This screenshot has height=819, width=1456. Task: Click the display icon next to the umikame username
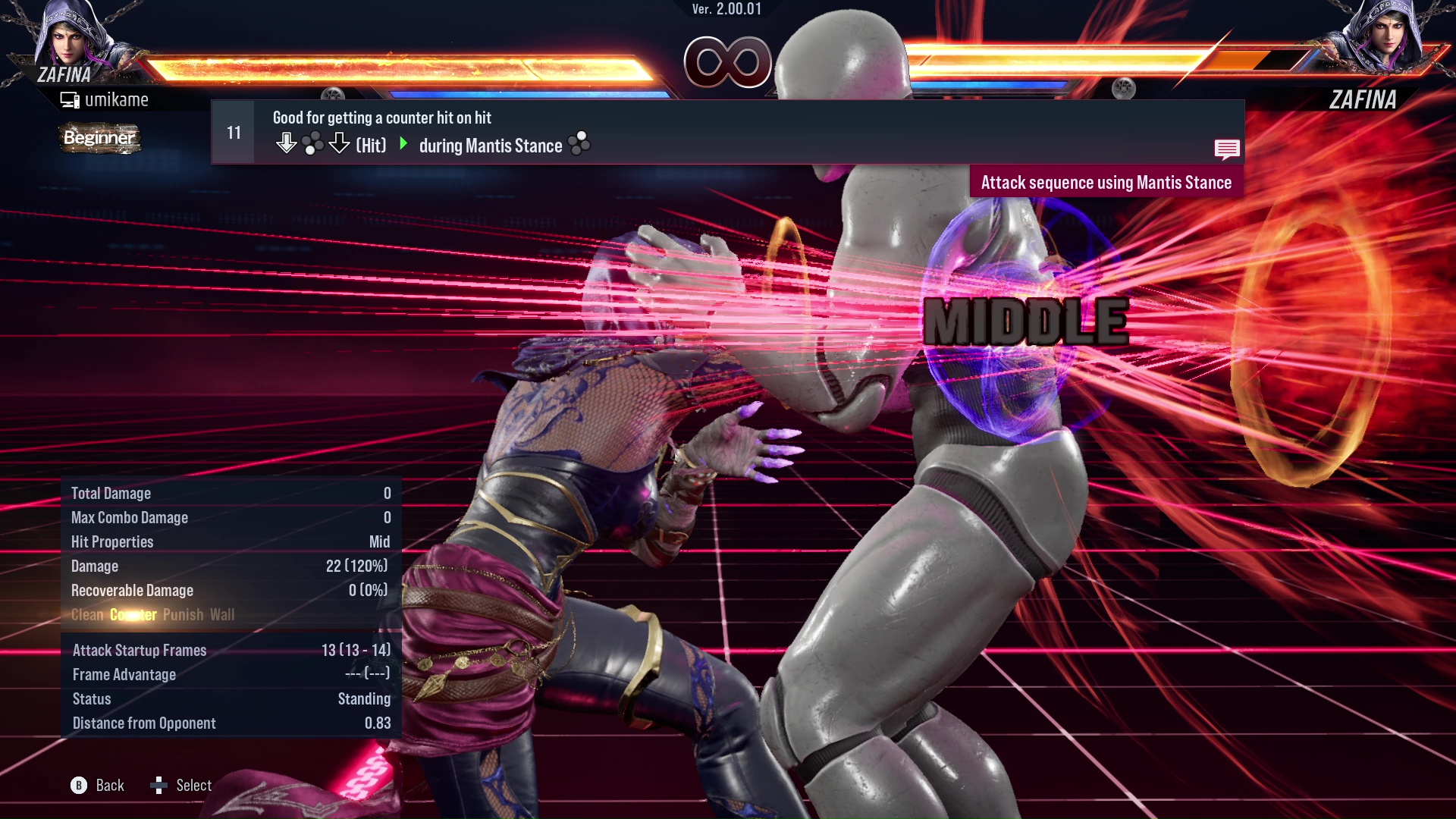point(69,99)
